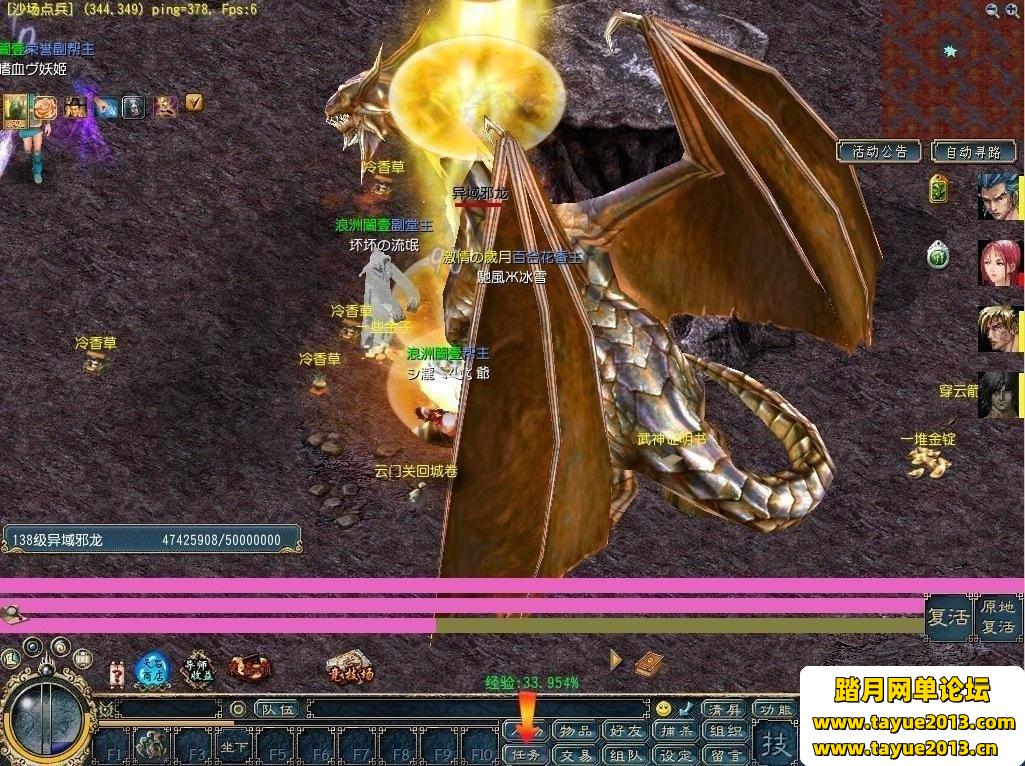Open the 元宝商店 shop icon

click(153, 670)
